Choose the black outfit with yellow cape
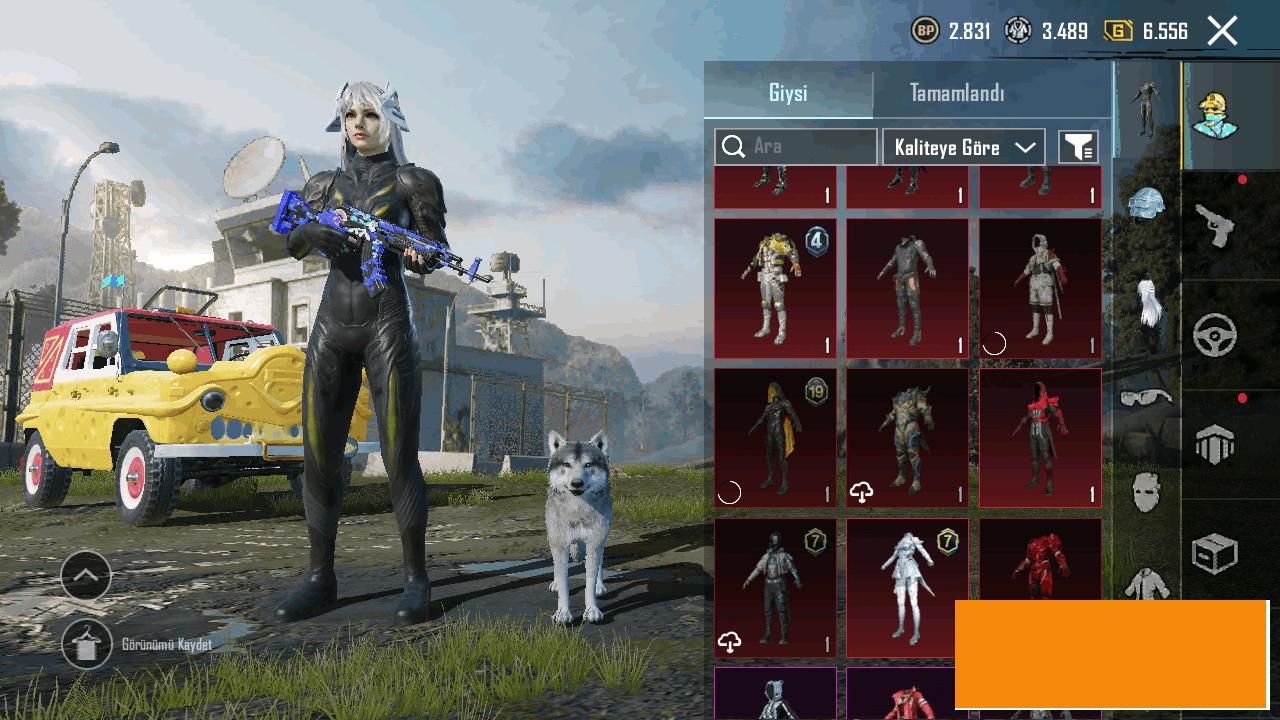 775,437
